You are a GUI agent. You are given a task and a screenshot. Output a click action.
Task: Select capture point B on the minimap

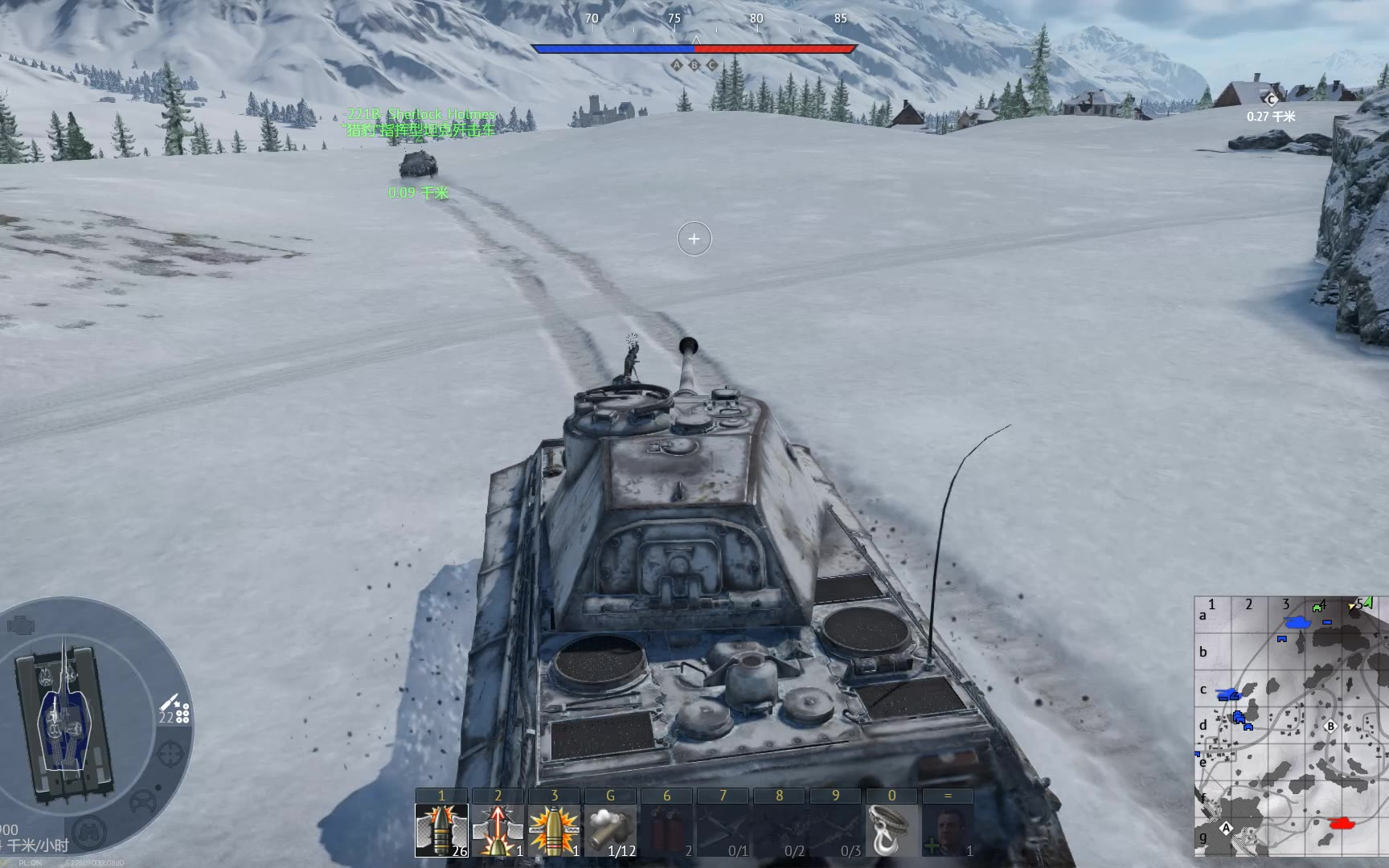pyautogui.click(x=1330, y=727)
